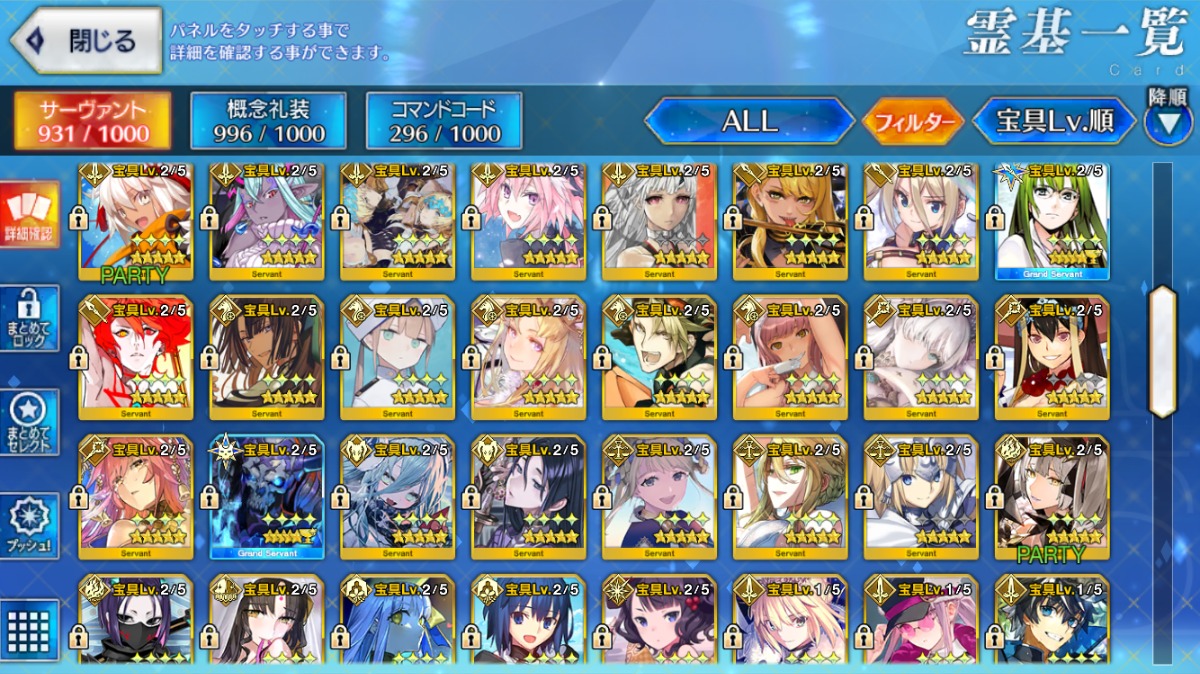
Task: Tap the まとめてセレクト bulk select button
Action: pyautogui.click(x=29, y=421)
